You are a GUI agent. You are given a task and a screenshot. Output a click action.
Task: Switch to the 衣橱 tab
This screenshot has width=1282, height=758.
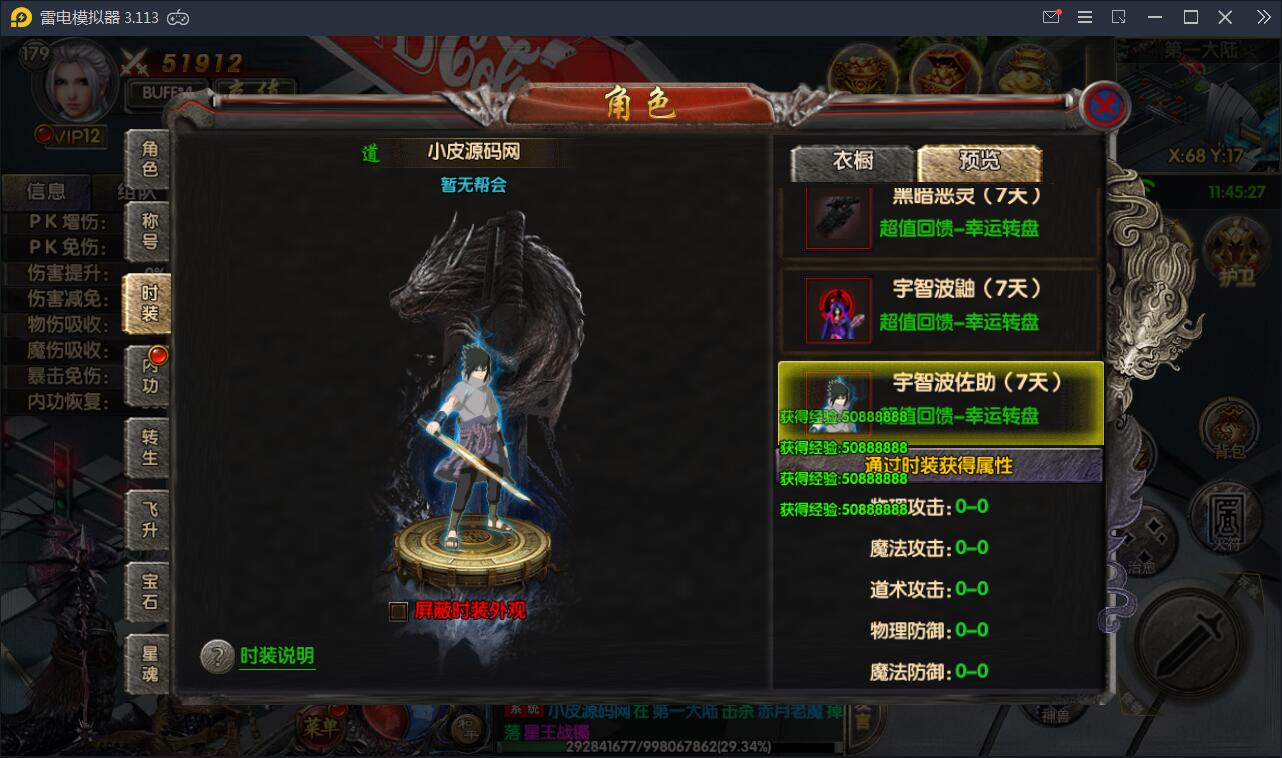[x=852, y=162]
